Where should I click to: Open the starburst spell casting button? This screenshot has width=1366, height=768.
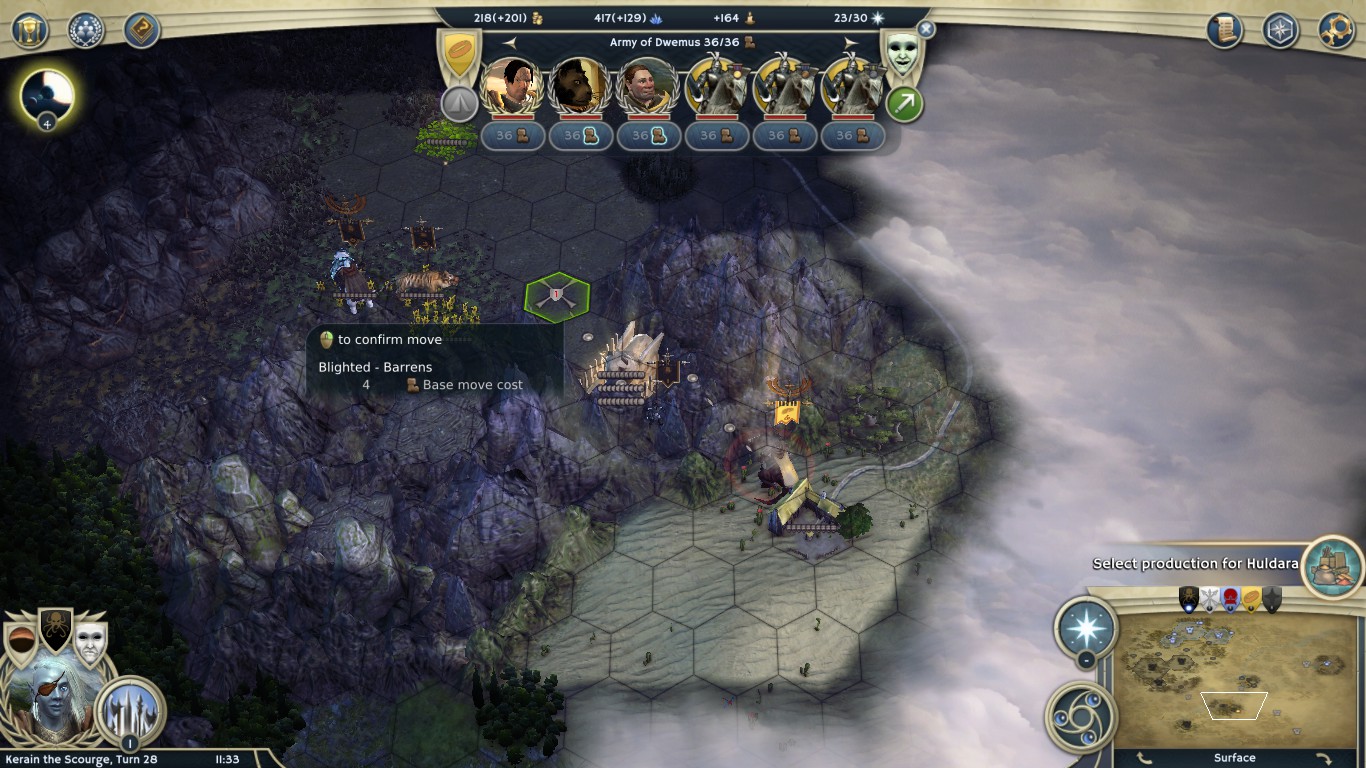(x=1086, y=628)
